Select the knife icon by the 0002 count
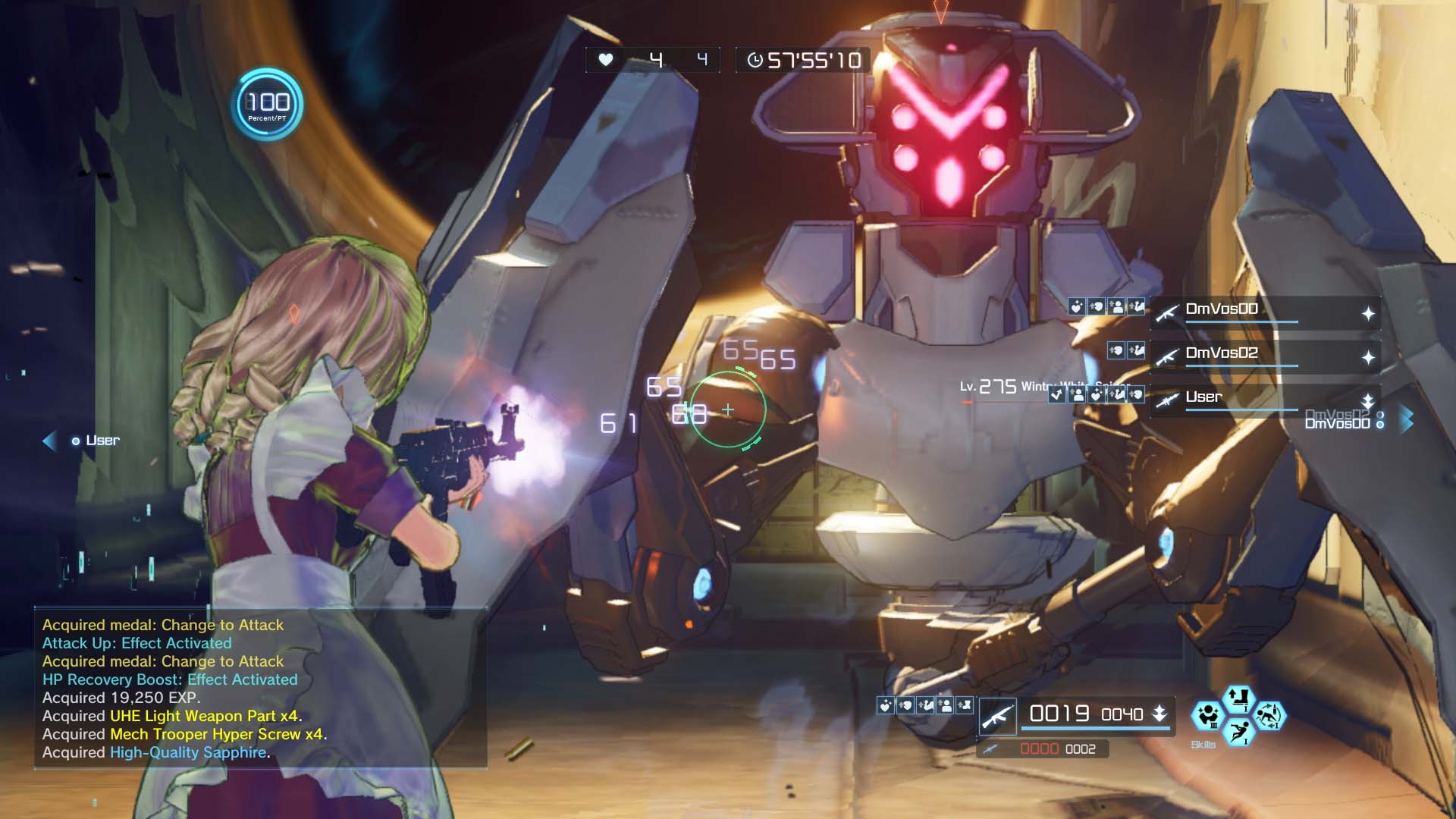Screen dimensions: 1456x819 pos(990,749)
